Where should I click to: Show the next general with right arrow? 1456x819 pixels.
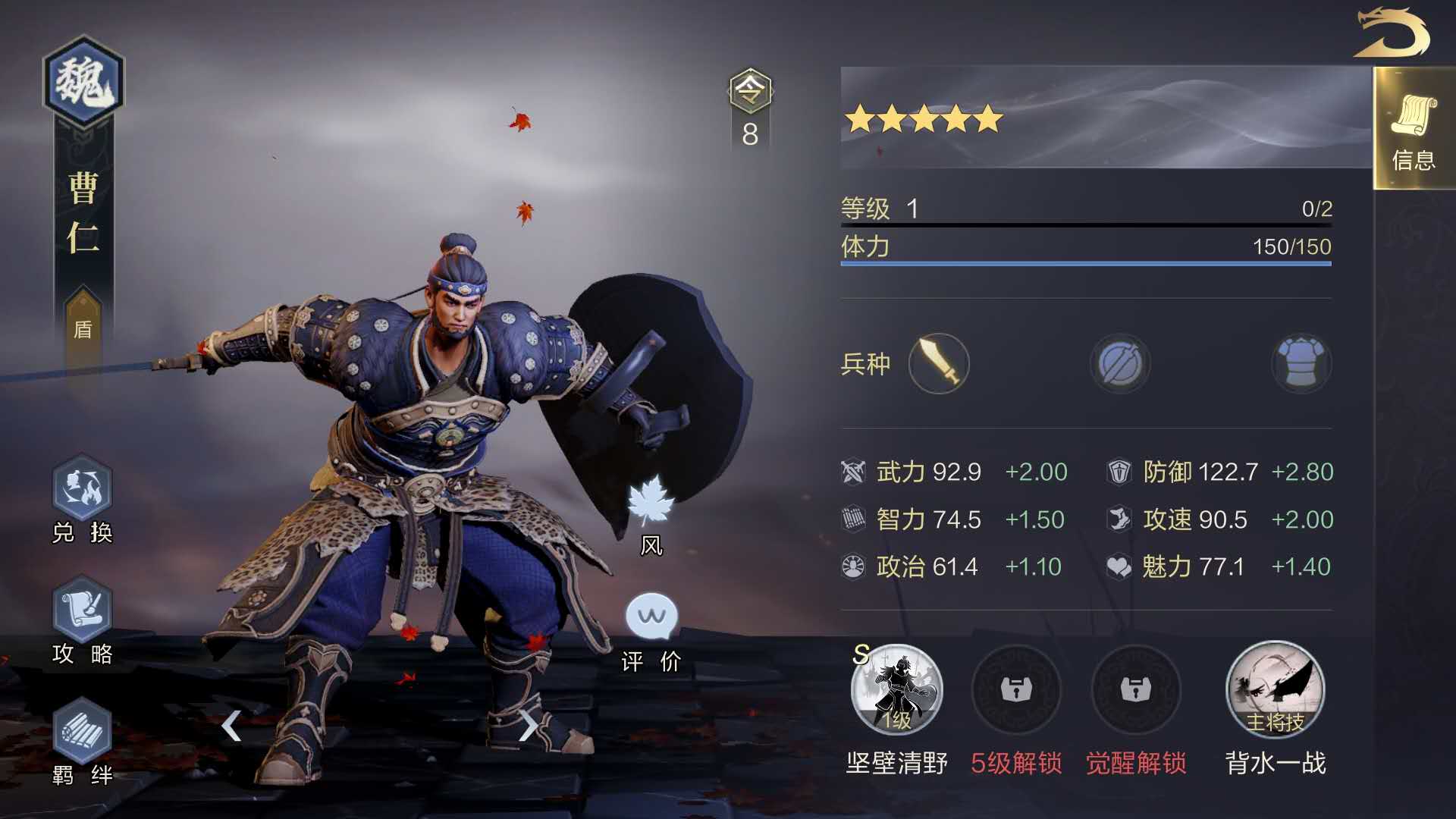coord(528,726)
